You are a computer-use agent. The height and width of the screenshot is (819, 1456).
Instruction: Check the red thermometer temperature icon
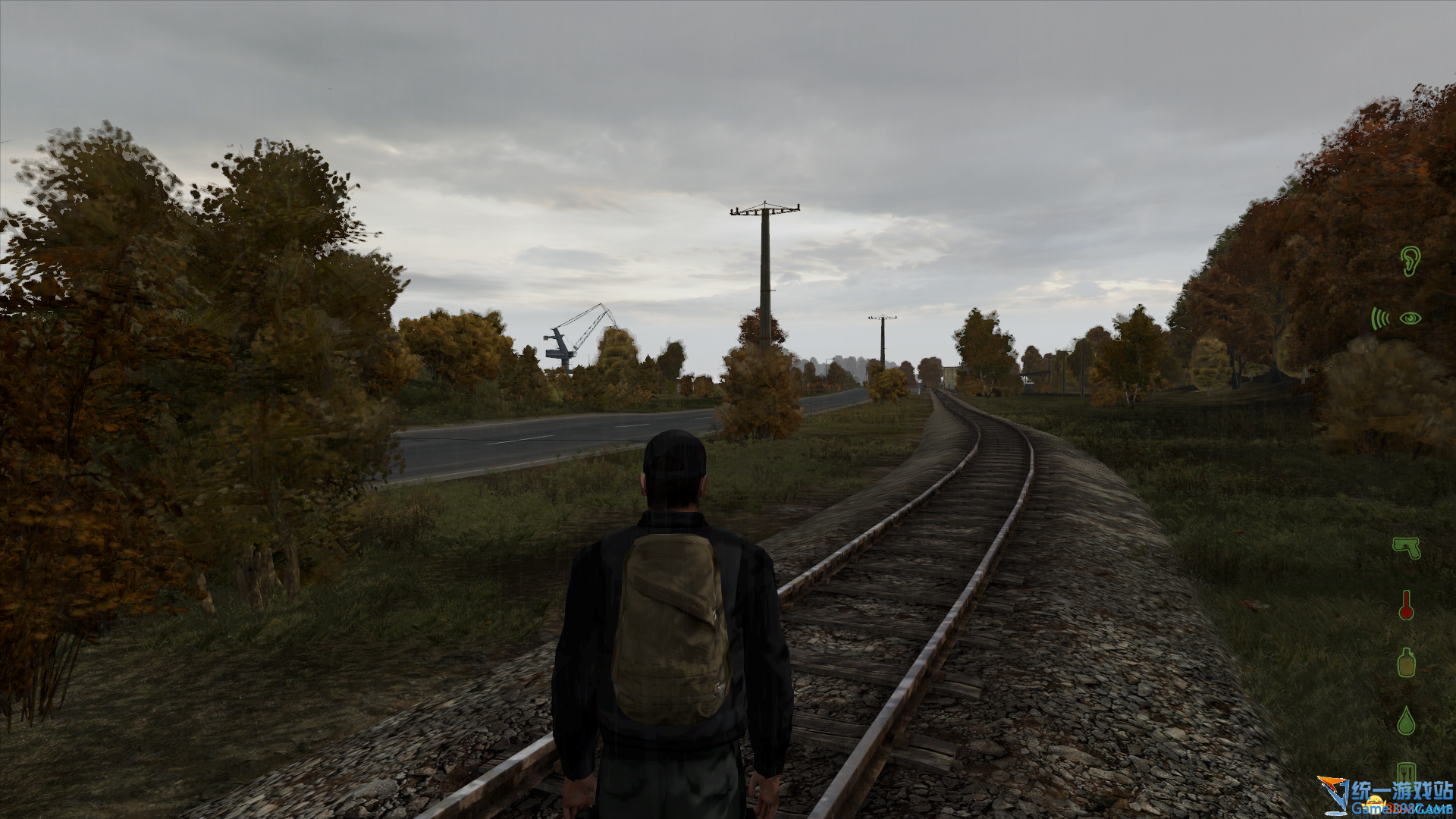pos(1406,605)
